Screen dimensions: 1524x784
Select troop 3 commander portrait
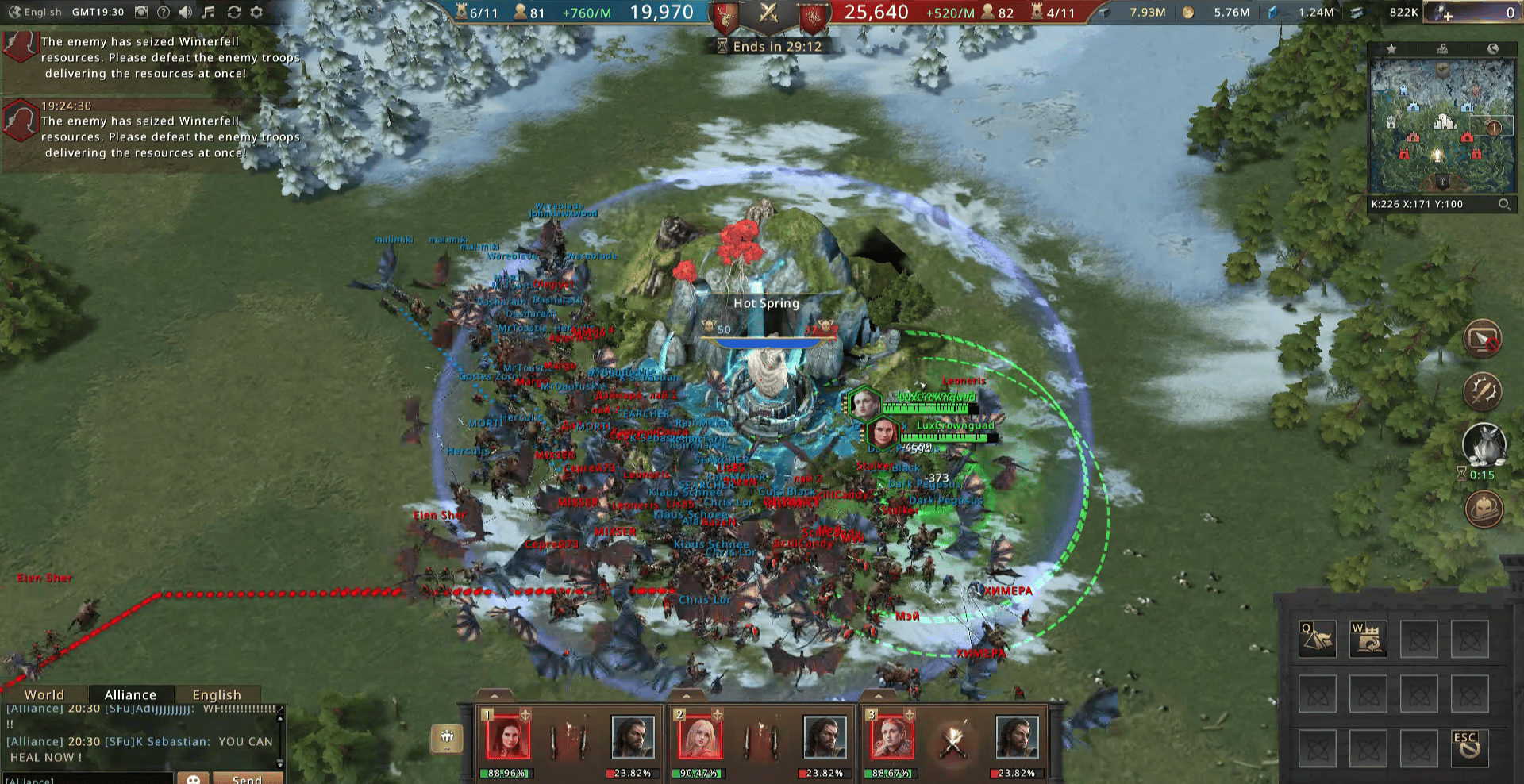891,737
